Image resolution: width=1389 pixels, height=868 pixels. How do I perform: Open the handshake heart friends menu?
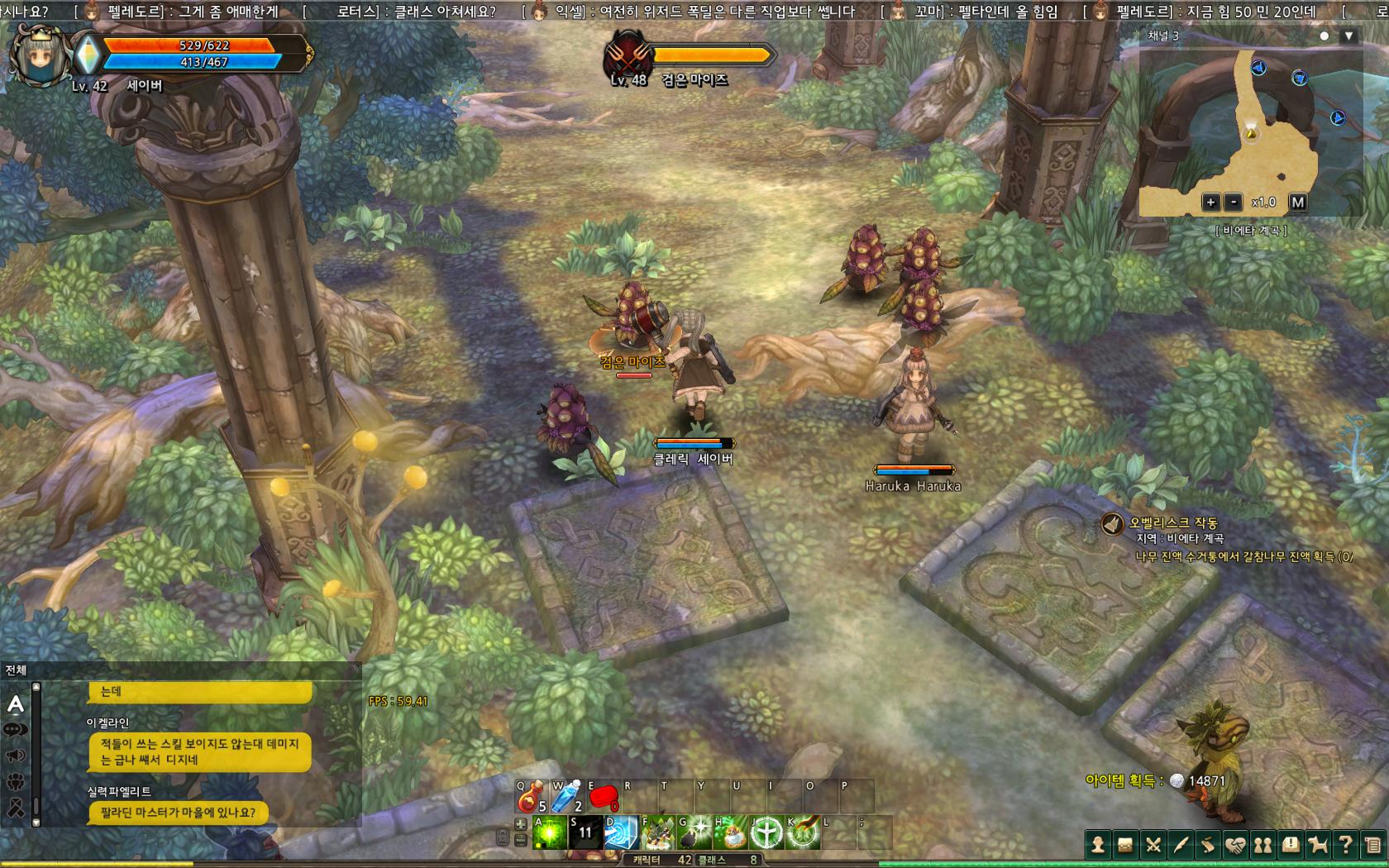(1235, 845)
